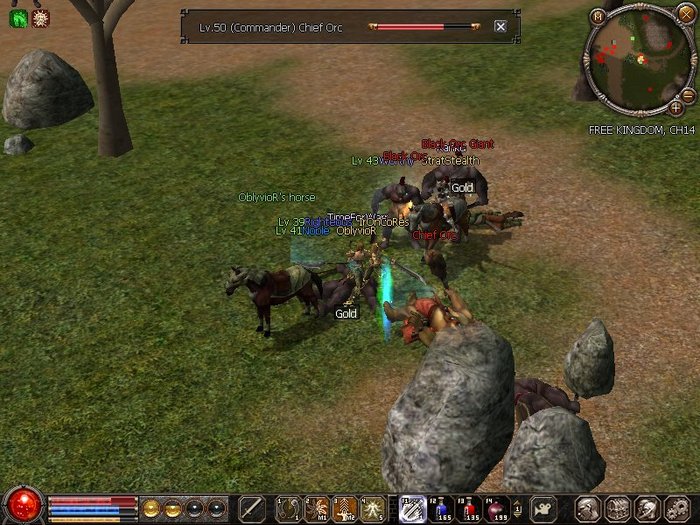Click the green buff icon at top-left
Image resolution: width=700 pixels, height=525 pixels.
[x=18, y=17]
